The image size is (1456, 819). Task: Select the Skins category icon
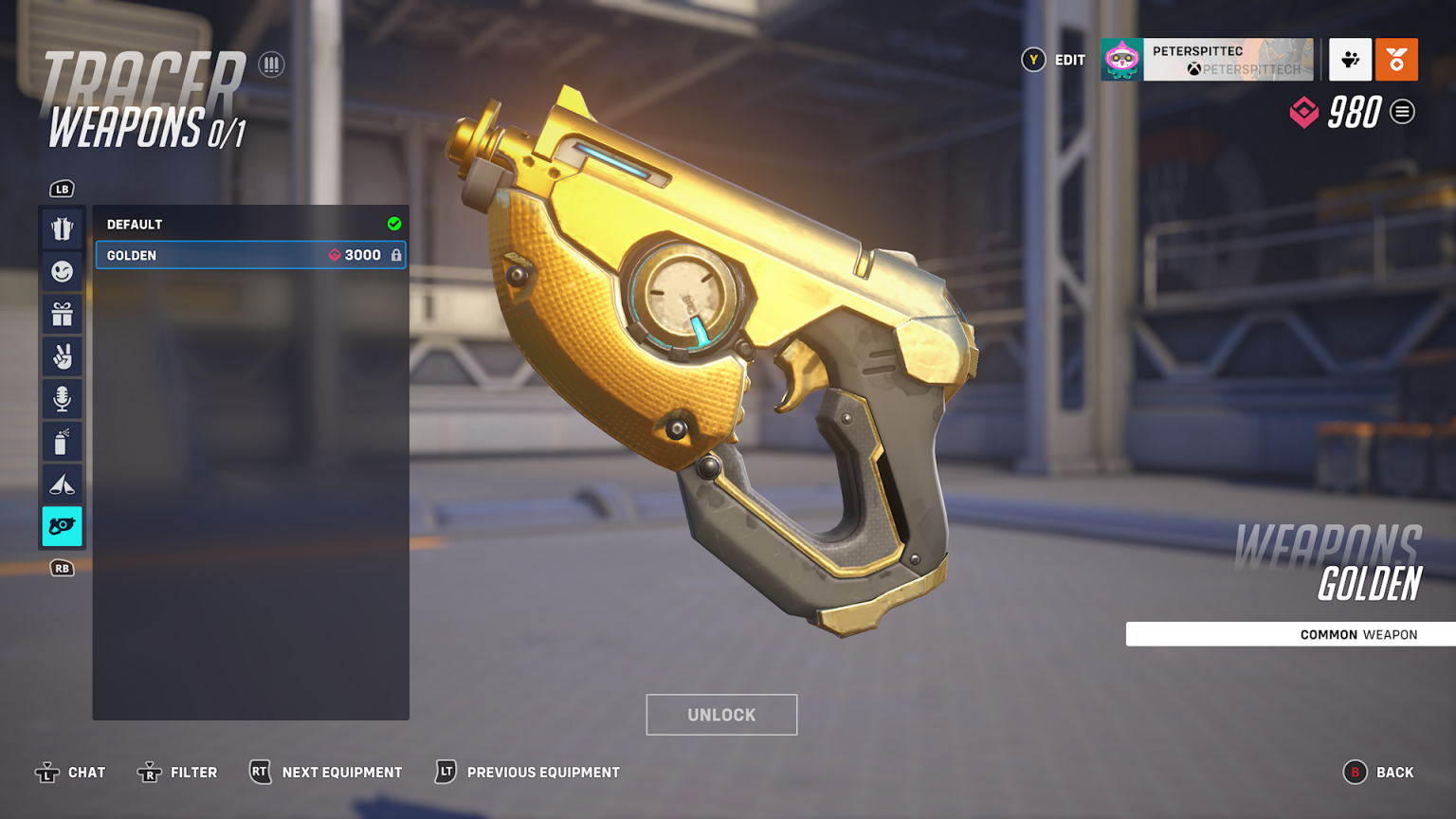click(62, 228)
